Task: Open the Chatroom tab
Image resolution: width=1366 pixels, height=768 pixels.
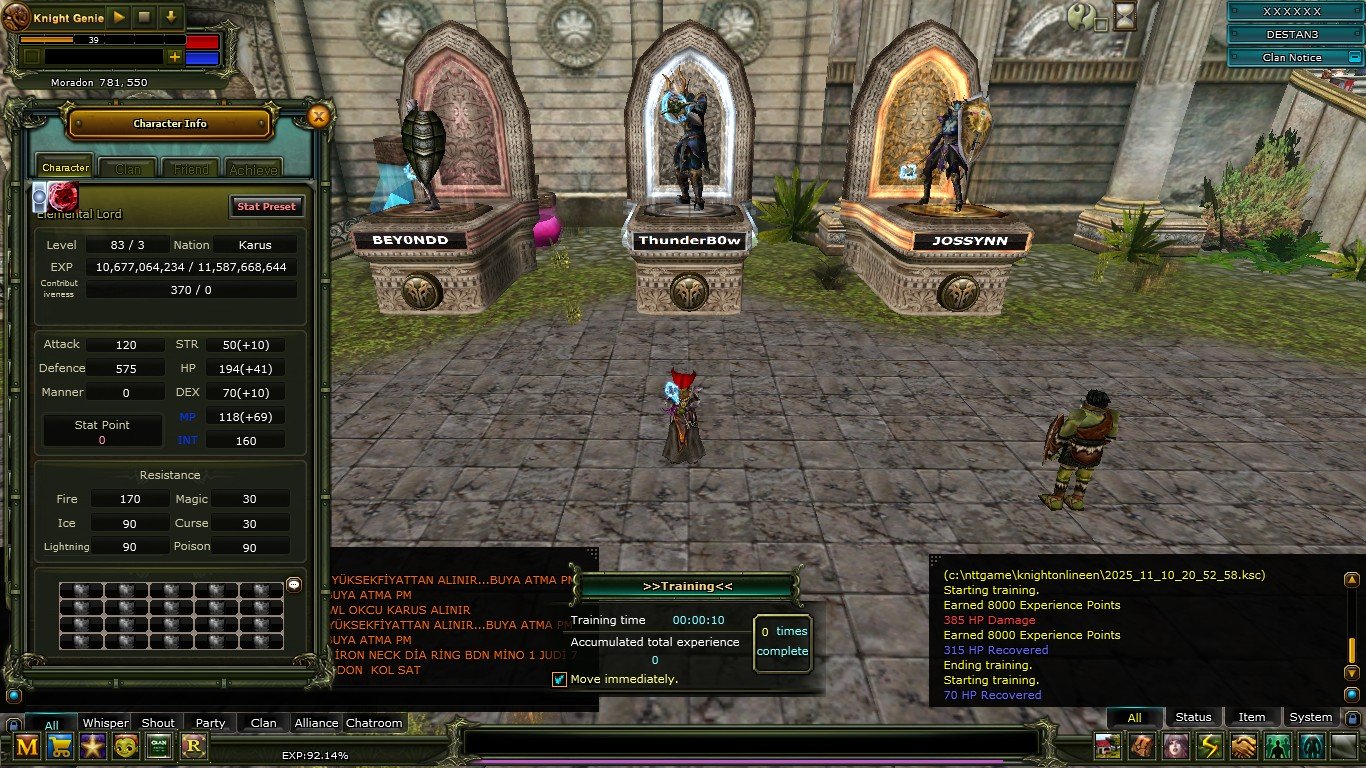Action: click(374, 723)
